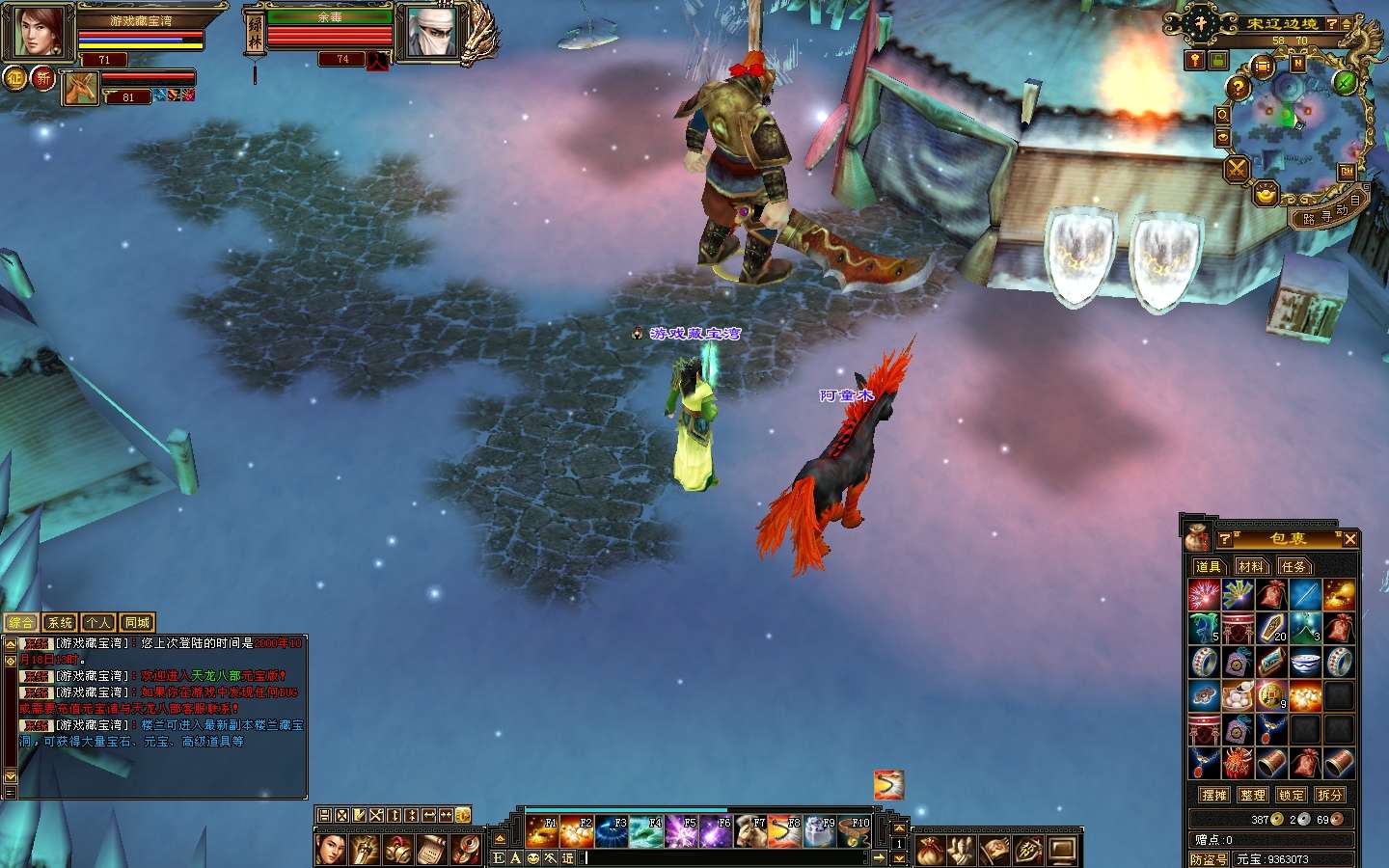Select the target portrait of the masked enemy
The image size is (1389, 868).
point(424,34)
